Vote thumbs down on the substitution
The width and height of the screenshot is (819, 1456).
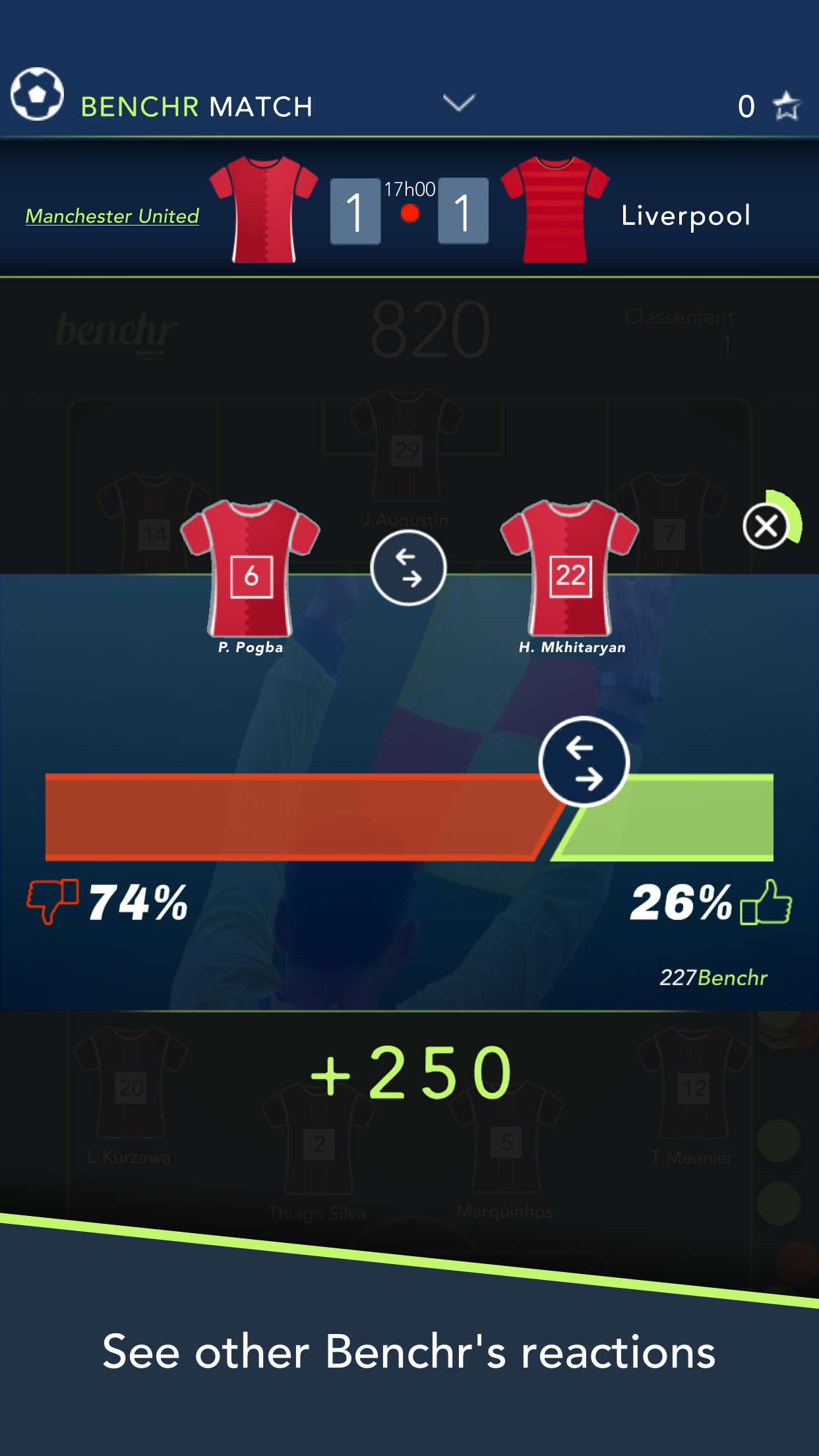(x=52, y=901)
